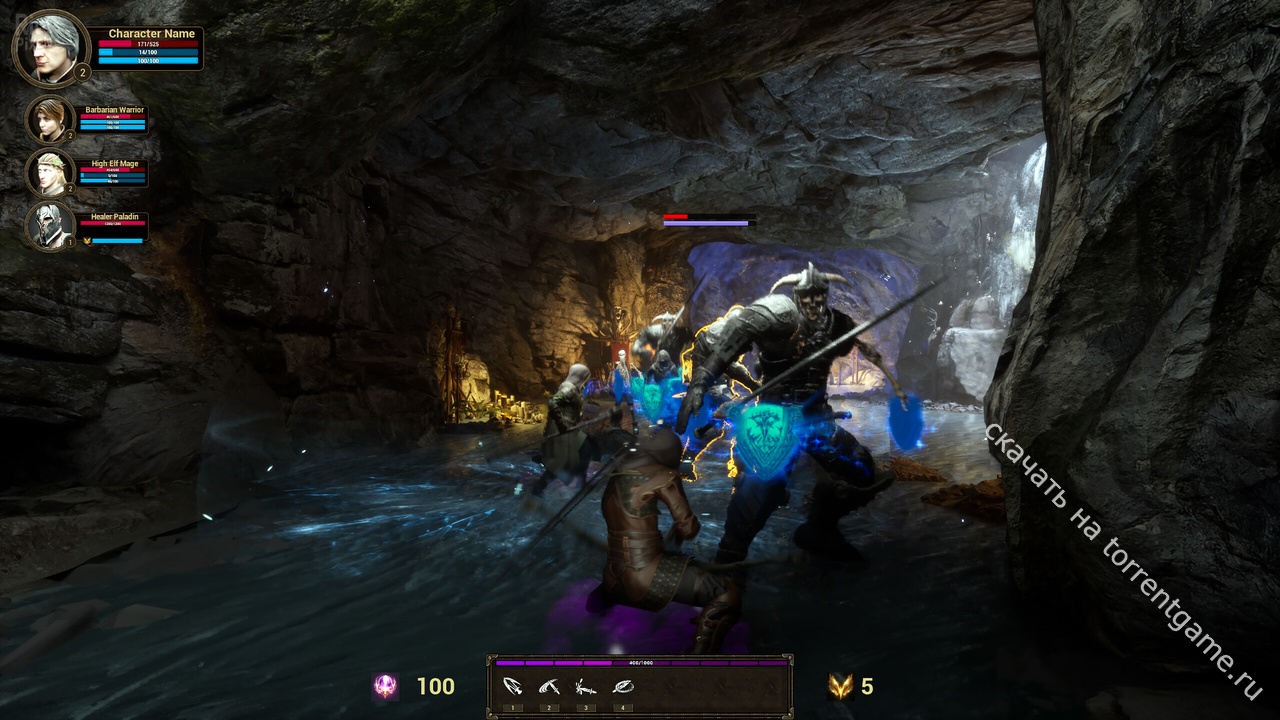Activate the arrowhead skill in slot 1

click(512, 687)
